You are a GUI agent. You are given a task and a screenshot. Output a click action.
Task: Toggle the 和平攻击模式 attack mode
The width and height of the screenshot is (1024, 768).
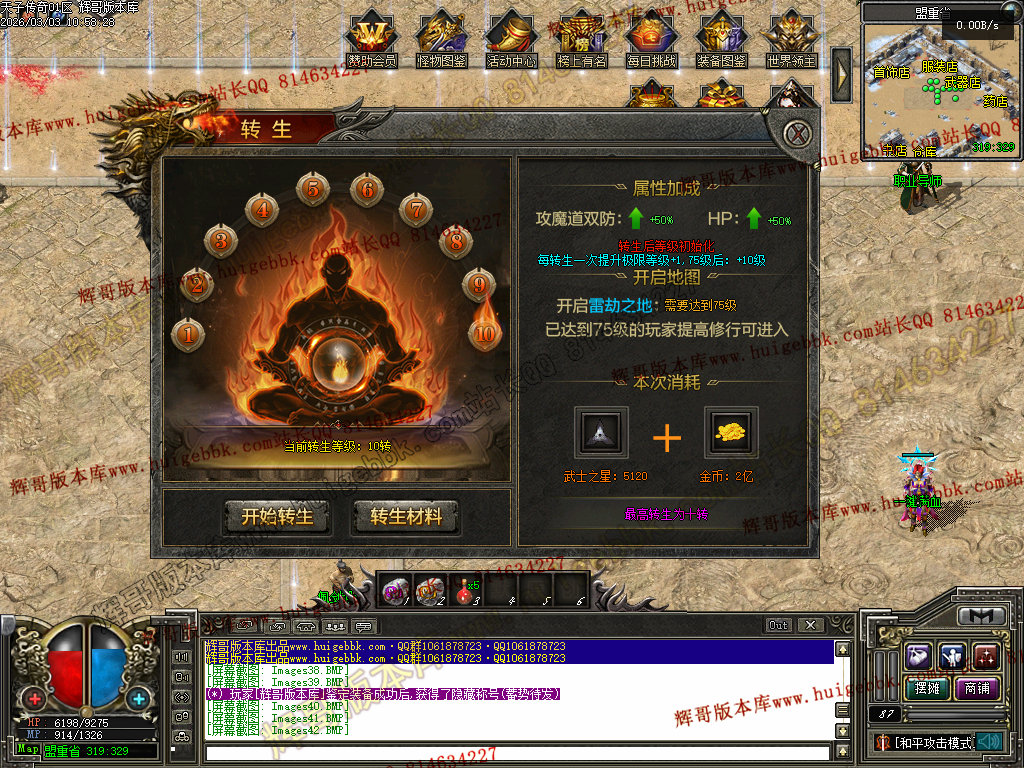(x=932, y=743)
